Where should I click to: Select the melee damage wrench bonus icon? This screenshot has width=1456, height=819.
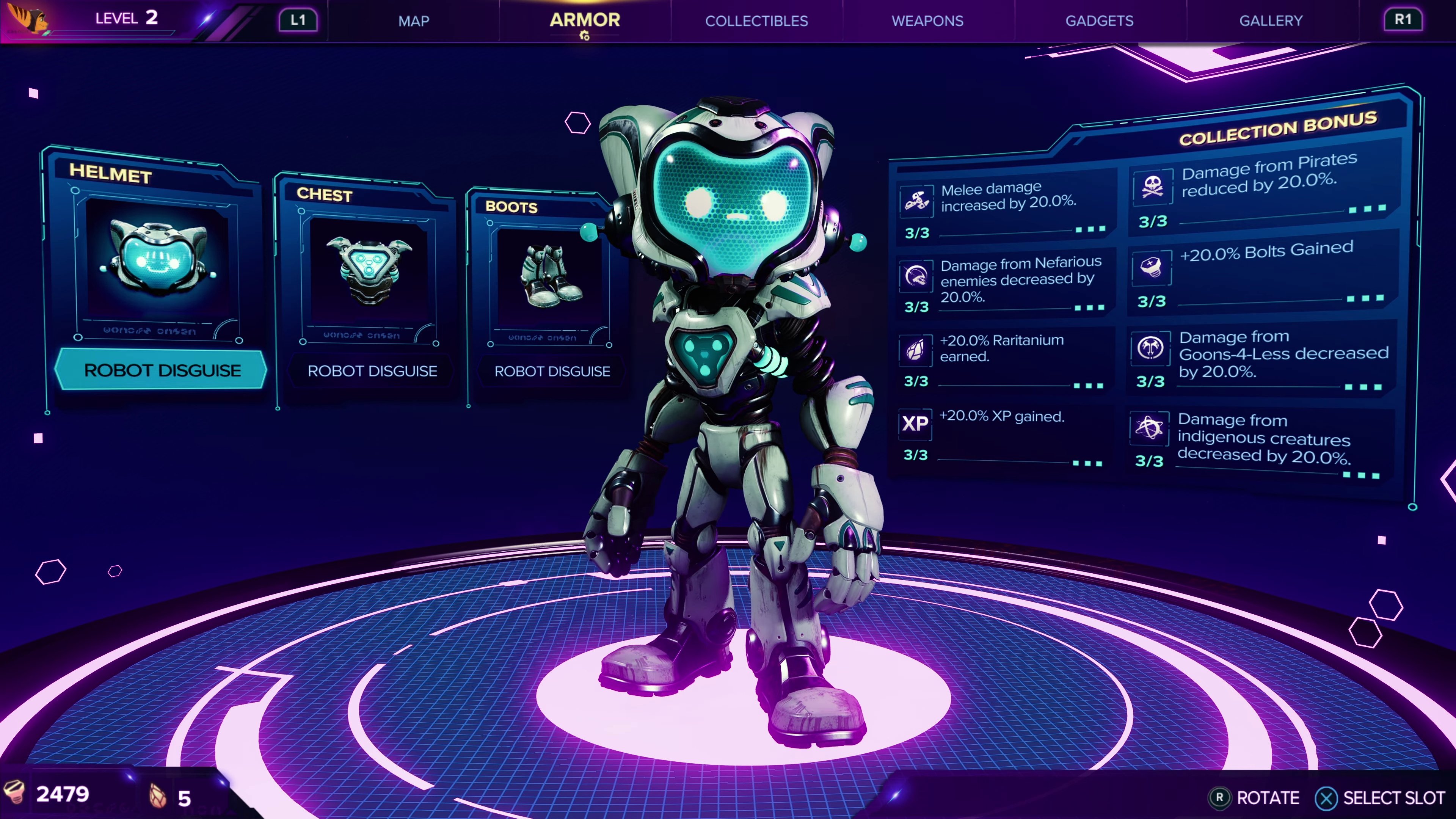[x=916, y=201]
